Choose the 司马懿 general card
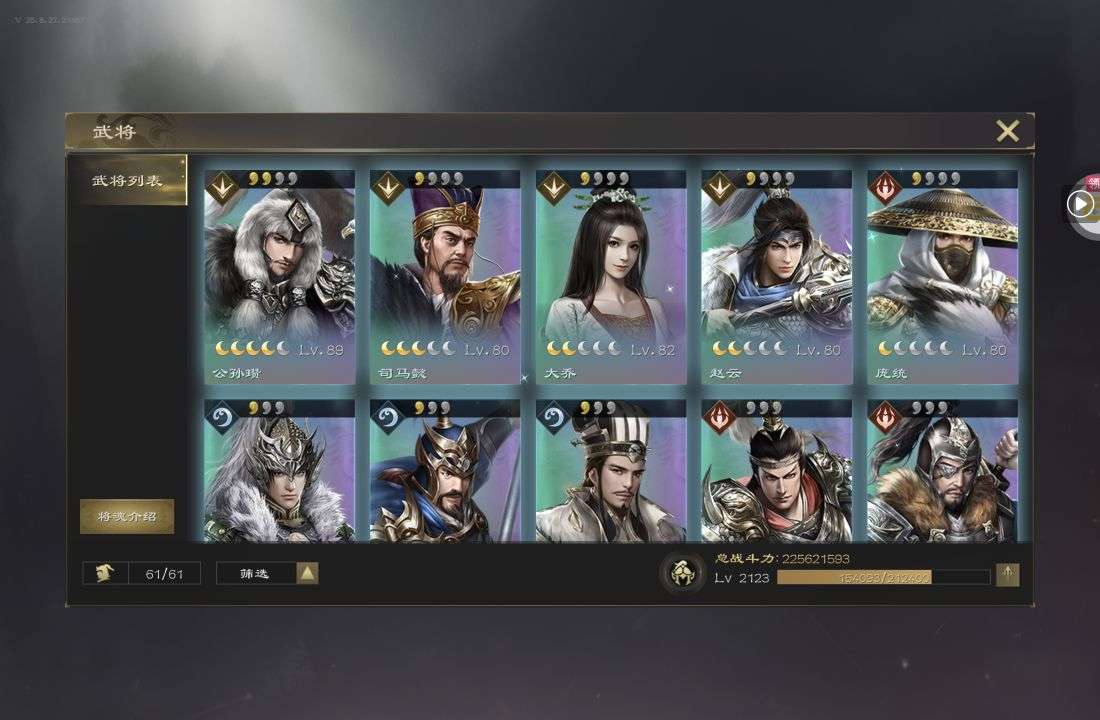This screenshot has height=720, width=1100. pos(445,275)
